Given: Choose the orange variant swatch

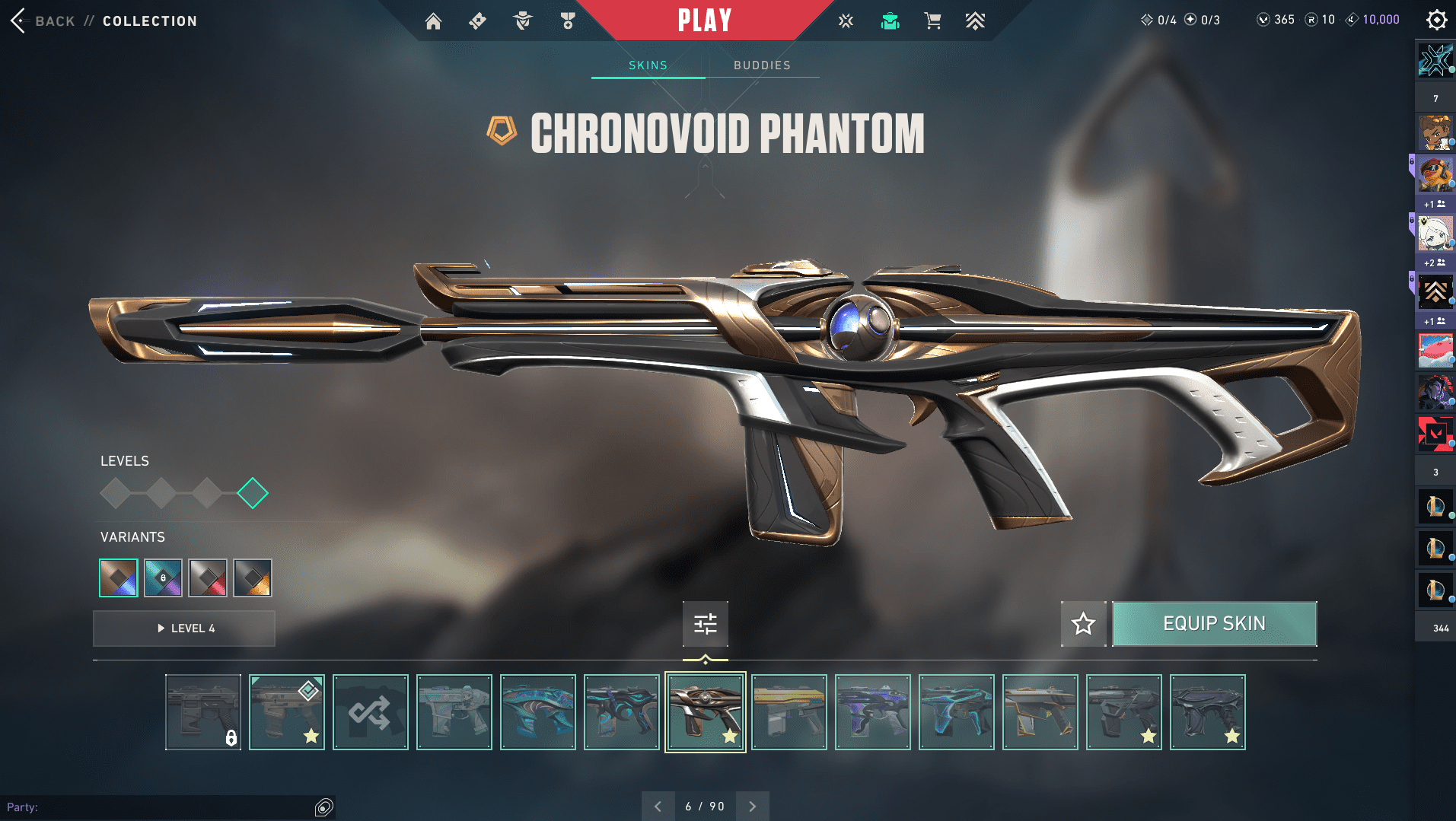Looking at the screenshot, I should coord(253,578).
